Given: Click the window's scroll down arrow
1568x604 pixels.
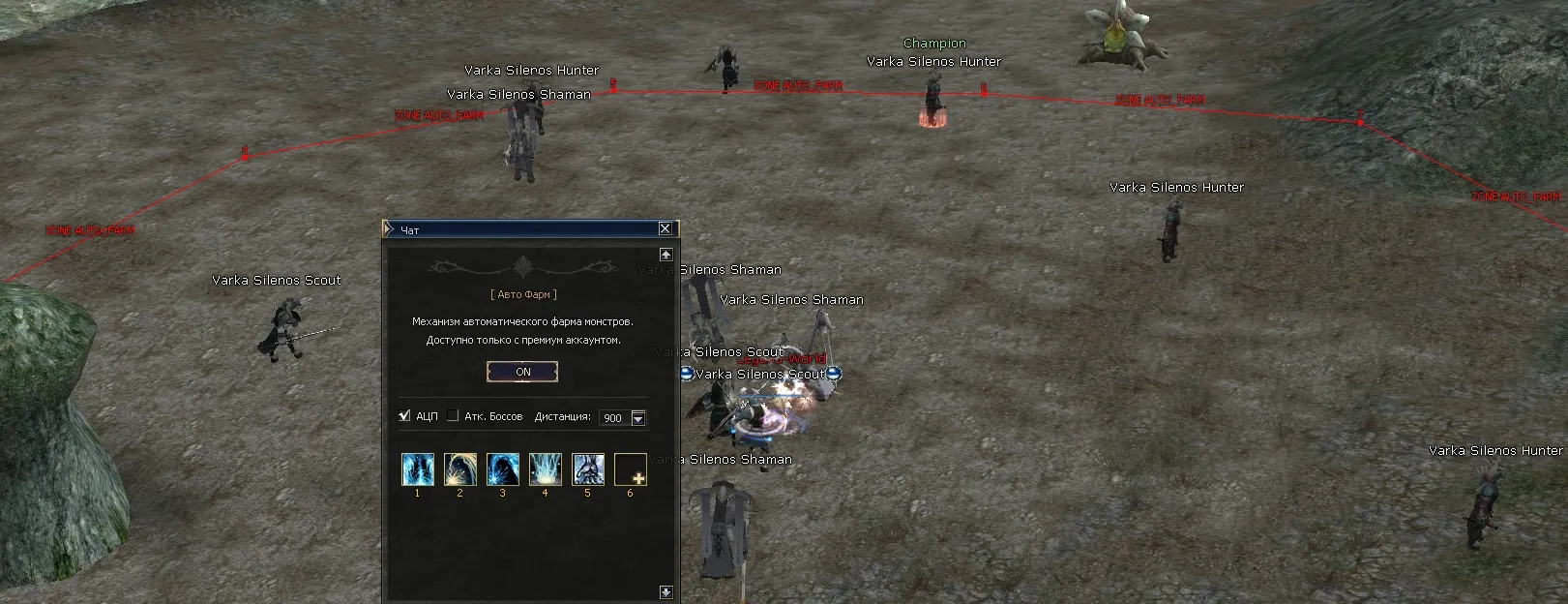Looking at the screenshot, I should [x=666, y=591].
